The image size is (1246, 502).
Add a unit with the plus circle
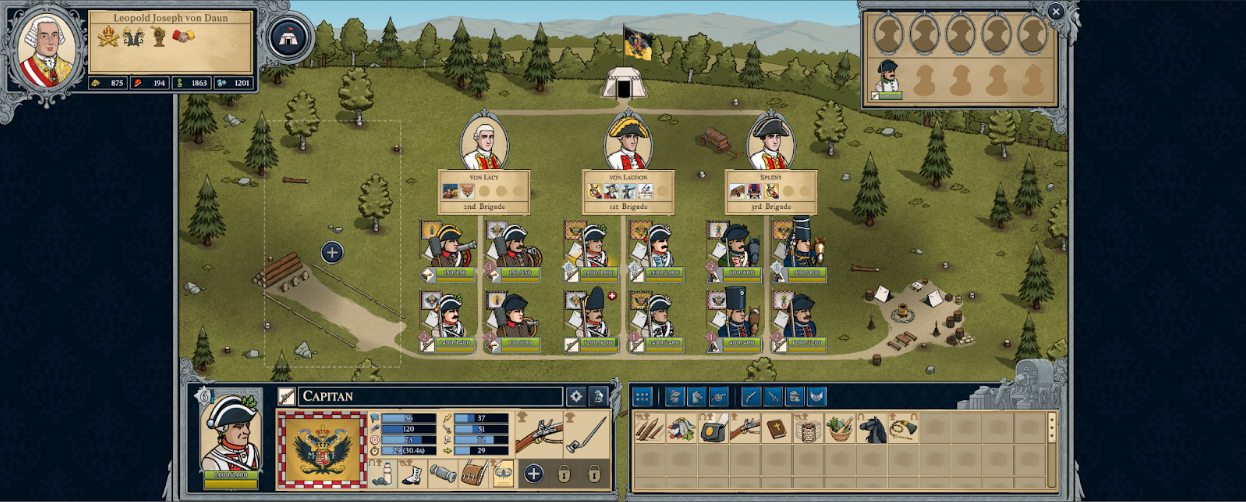332,253
